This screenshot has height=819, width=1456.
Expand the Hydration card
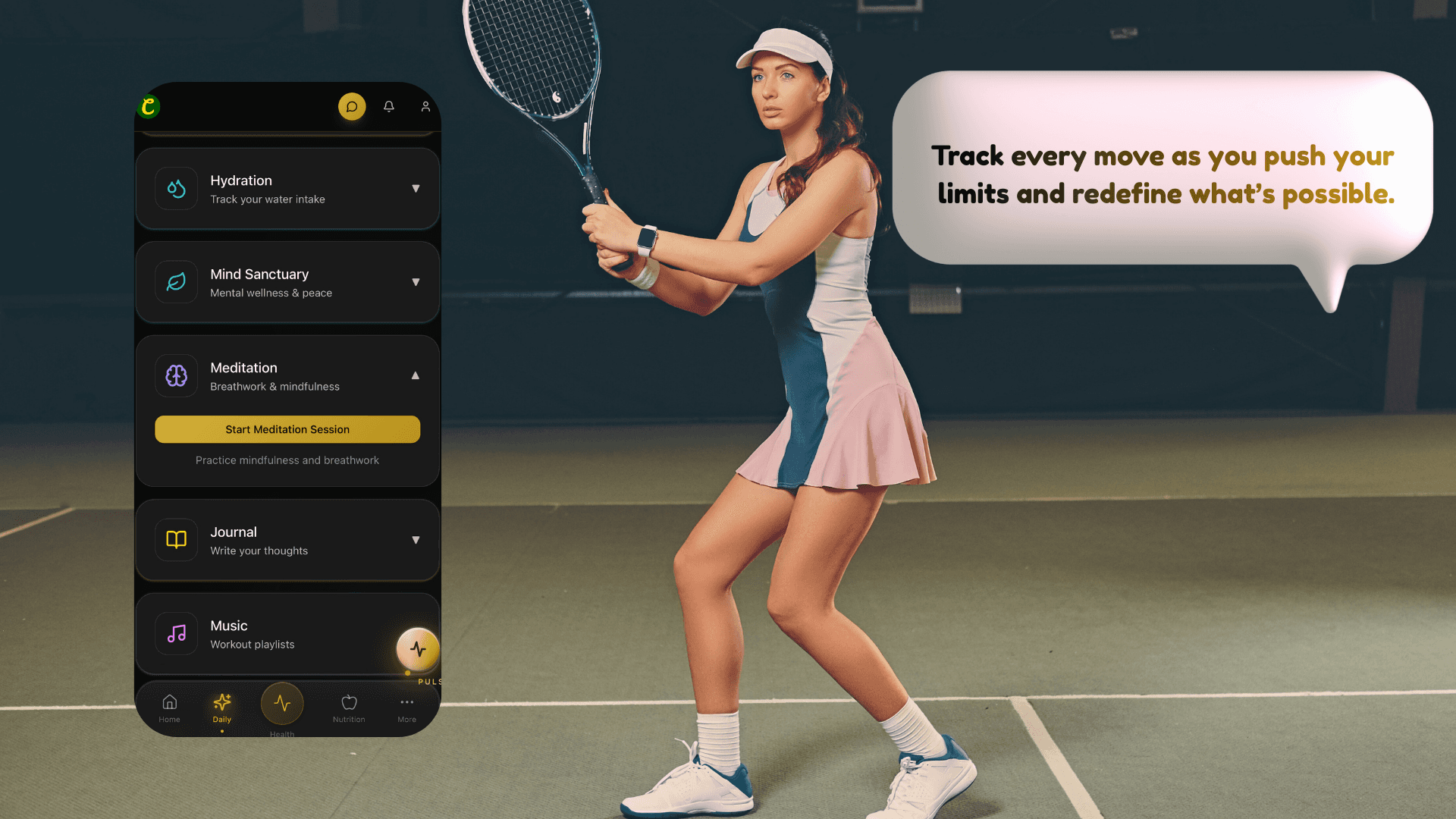[x=416, y=189]
